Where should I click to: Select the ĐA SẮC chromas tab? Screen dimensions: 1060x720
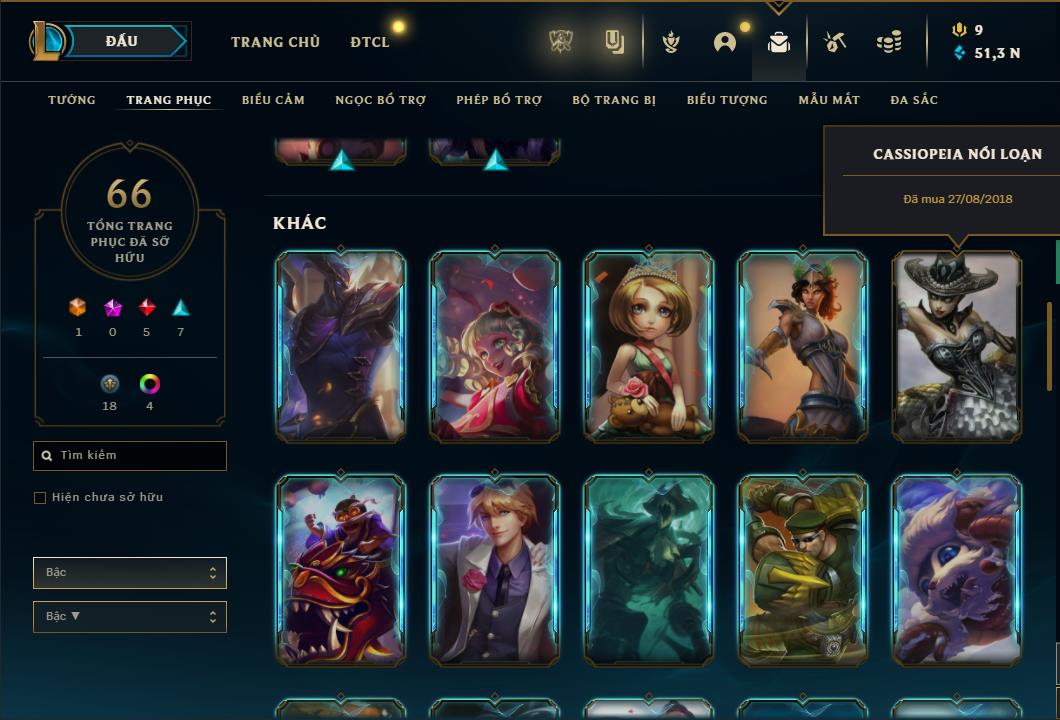tap(914, 100)
